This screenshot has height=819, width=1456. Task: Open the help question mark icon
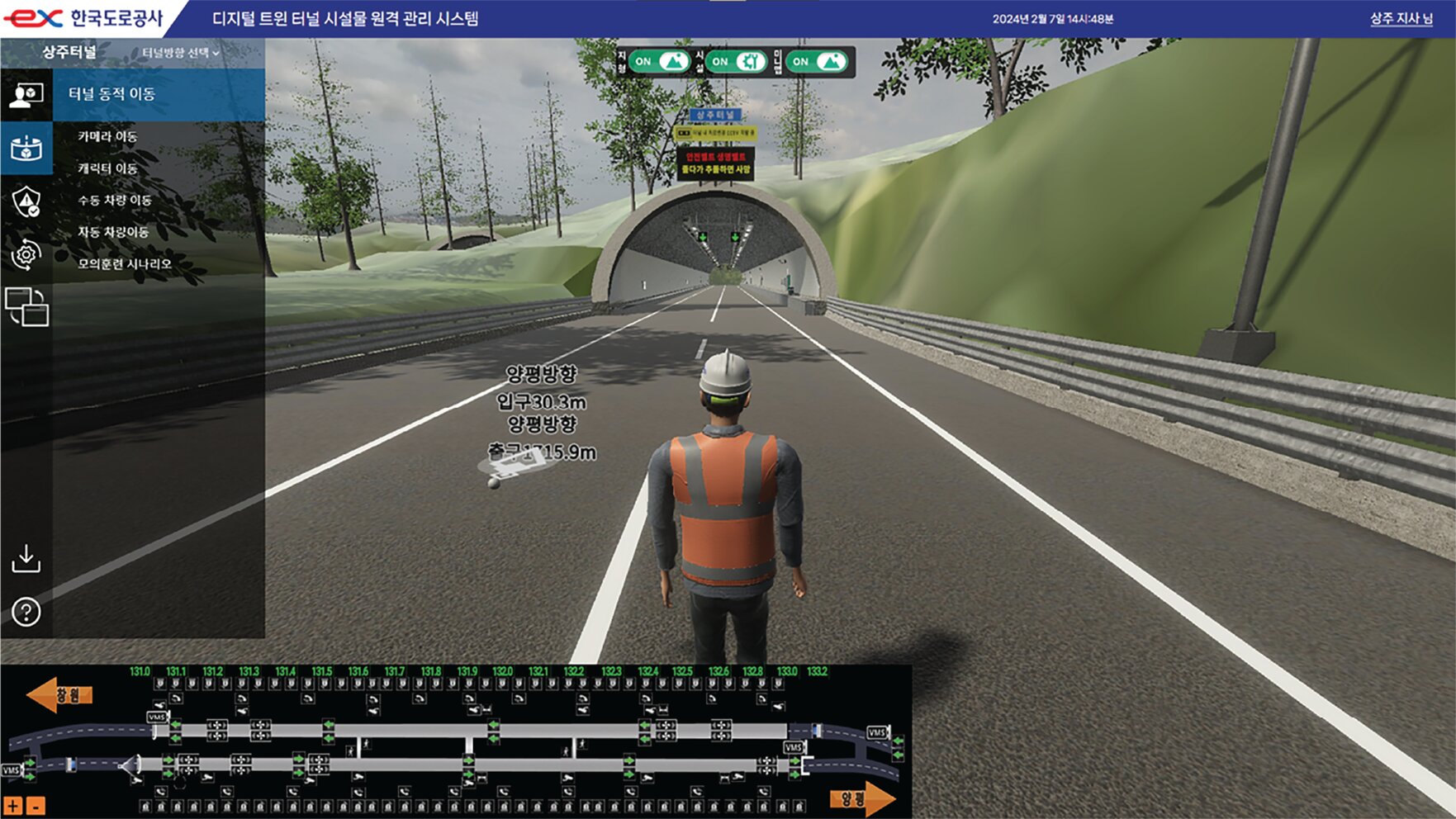click(x=26, y=613)
